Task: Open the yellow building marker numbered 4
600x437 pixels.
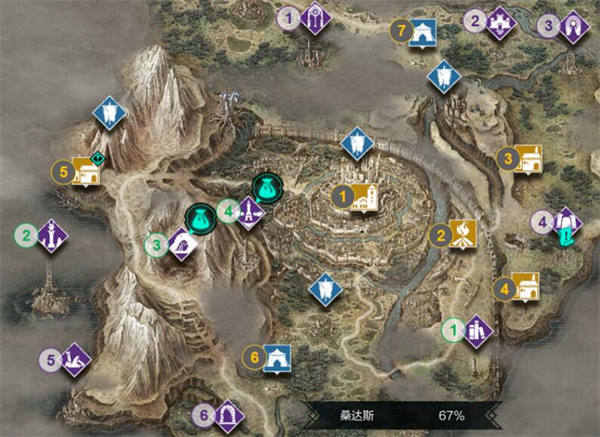Action: 524,288
